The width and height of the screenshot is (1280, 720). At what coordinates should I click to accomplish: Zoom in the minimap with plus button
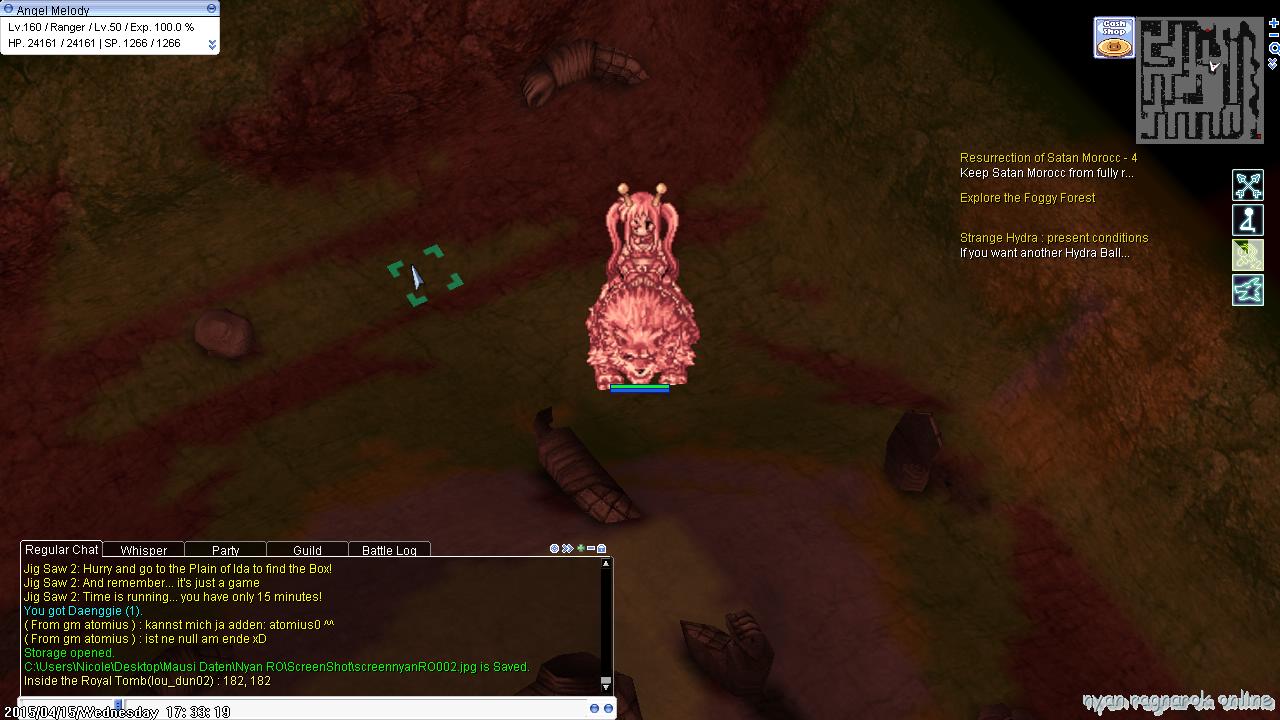pos(1273,23)
